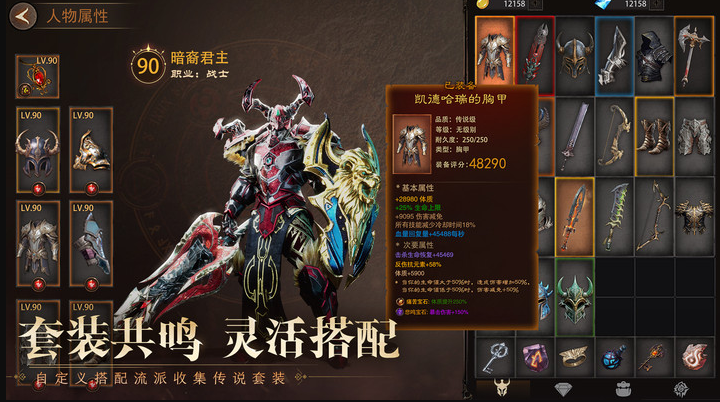Select the equipped red amulet slot
The width and height of the screenshot is (720, 402).
tap(37, 77)
